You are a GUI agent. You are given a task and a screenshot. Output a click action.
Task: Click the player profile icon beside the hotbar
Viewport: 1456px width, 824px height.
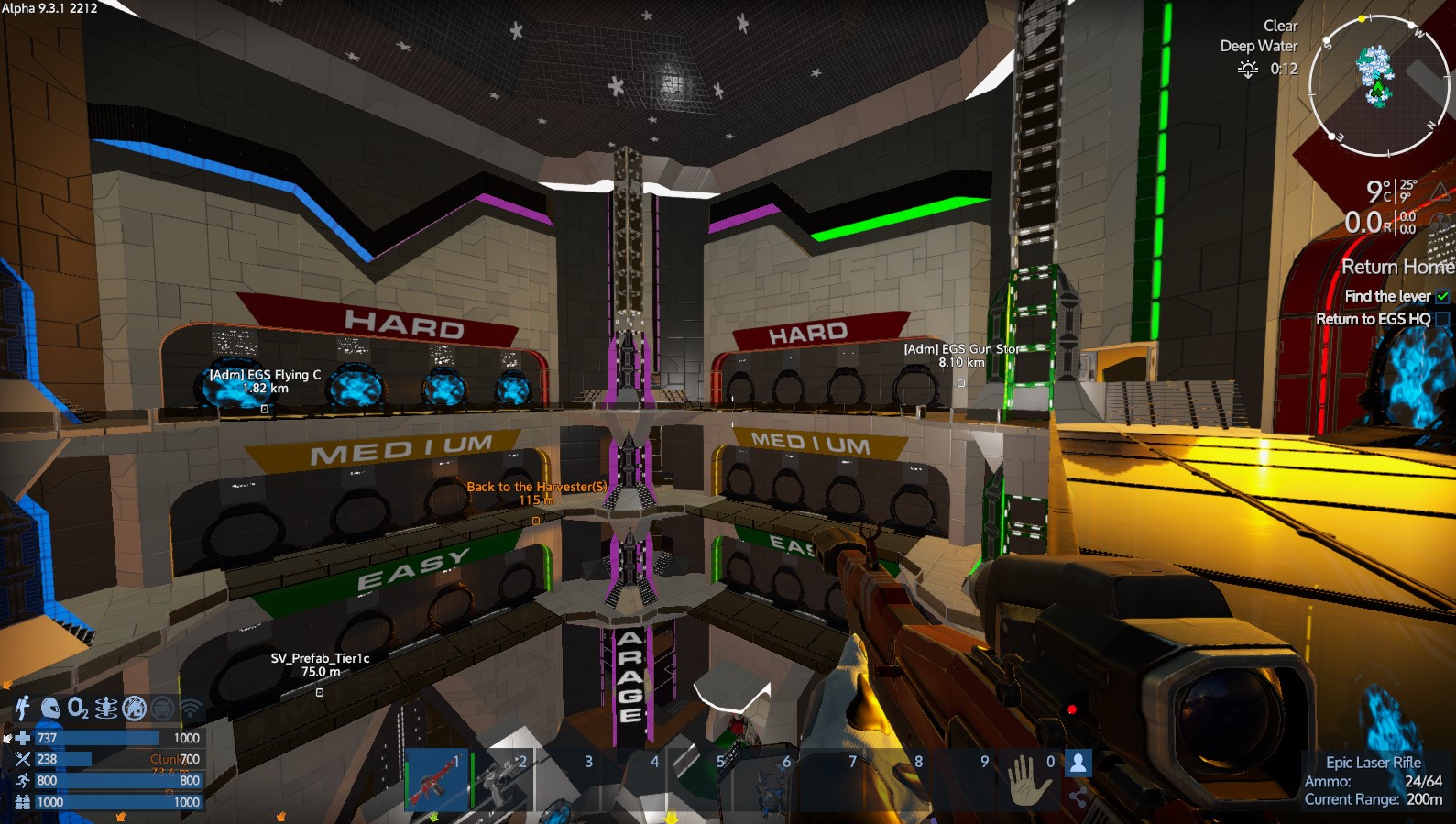click(x=1078, y=763)
